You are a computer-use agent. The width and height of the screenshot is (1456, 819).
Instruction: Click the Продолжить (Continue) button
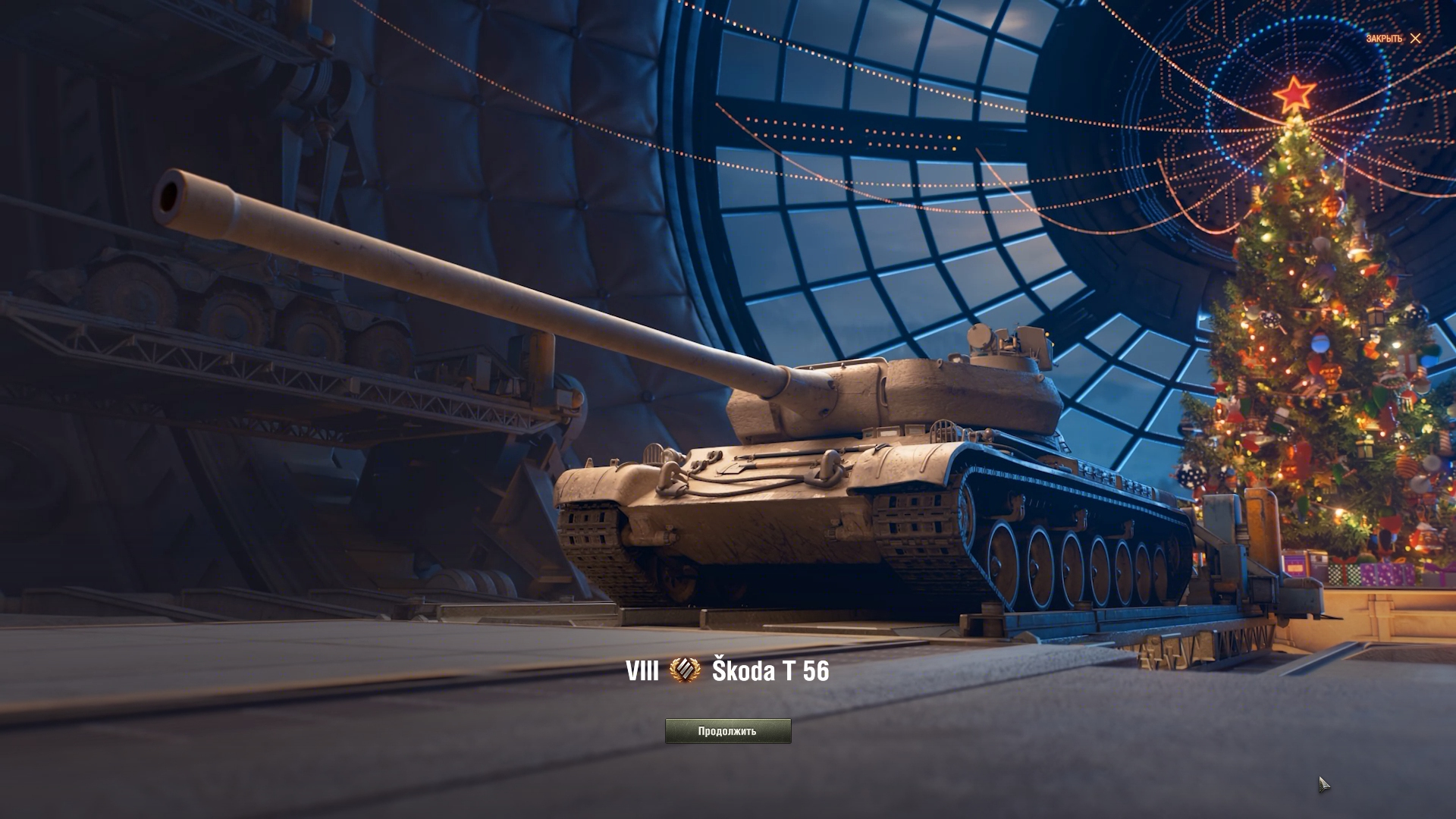[727, 731]
